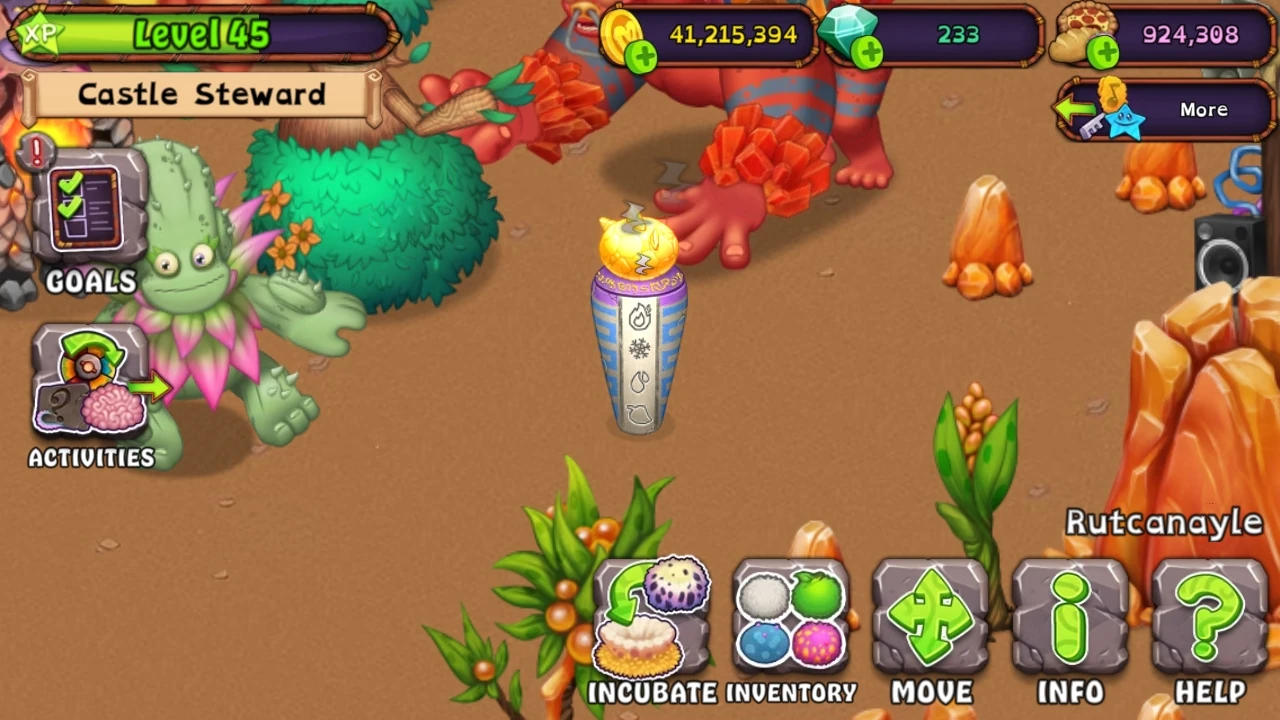The width and height of the screenshot is (1280, 720).
Task: Open the More menu
Action: pos(1203,109)
